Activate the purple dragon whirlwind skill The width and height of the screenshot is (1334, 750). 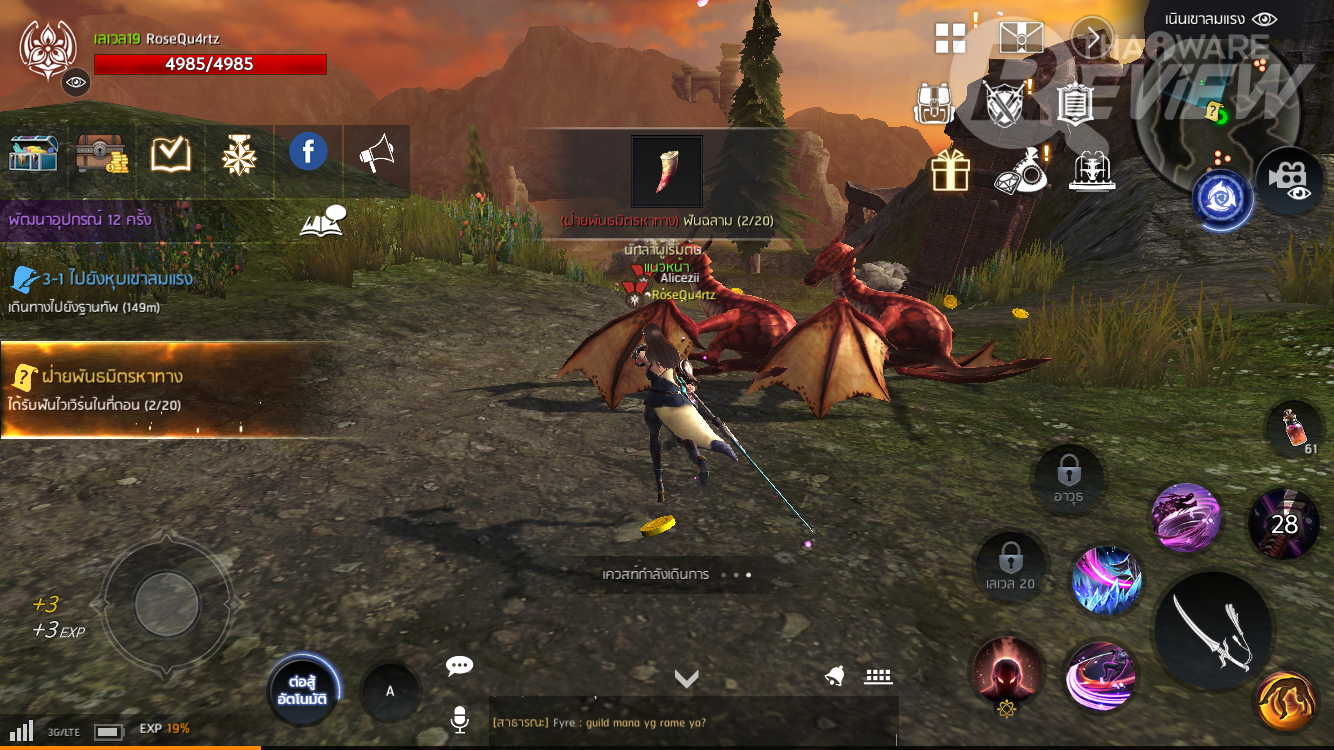(x=1186, y=517)
